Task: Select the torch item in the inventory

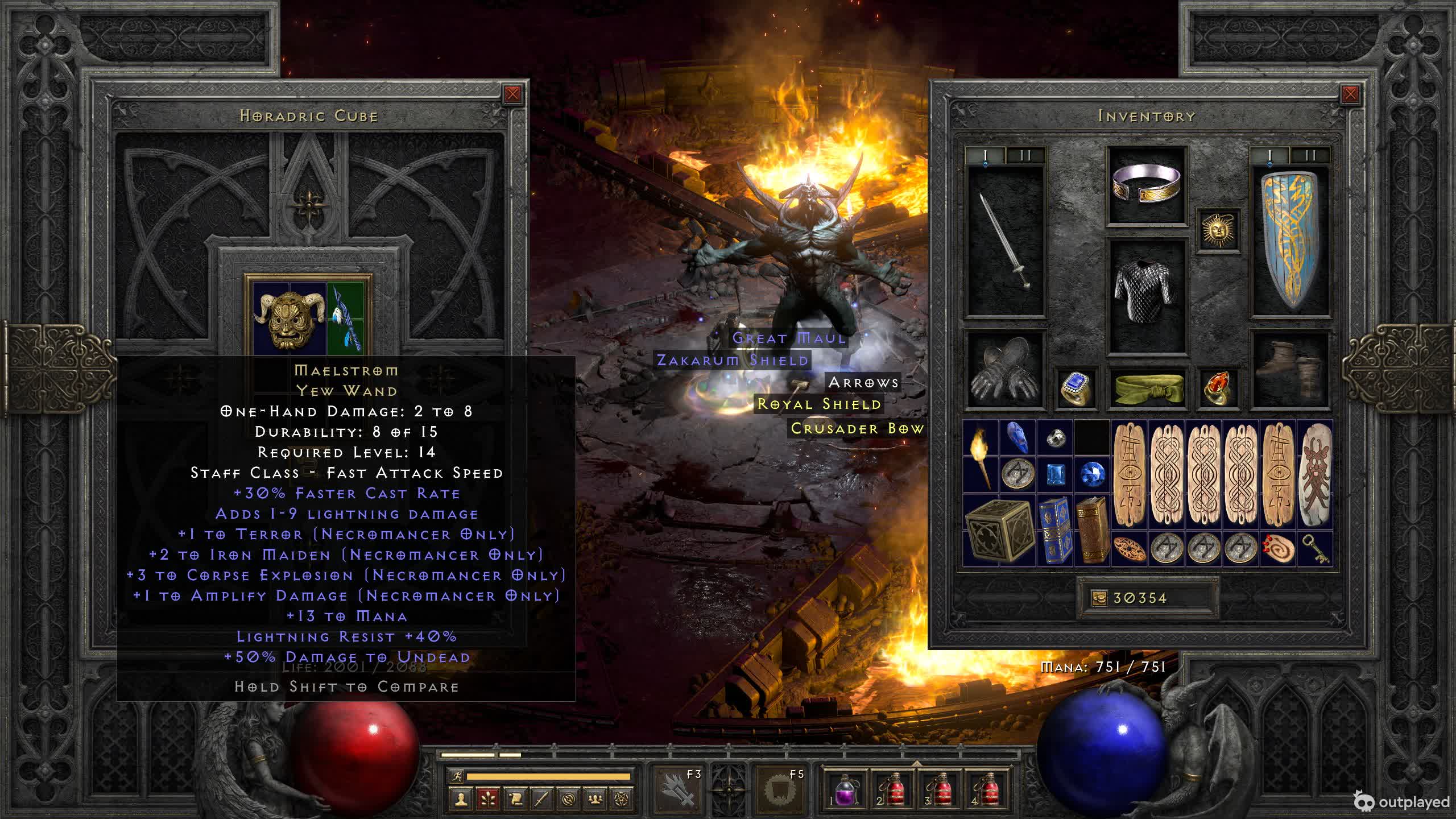Action: click(981, 456)
